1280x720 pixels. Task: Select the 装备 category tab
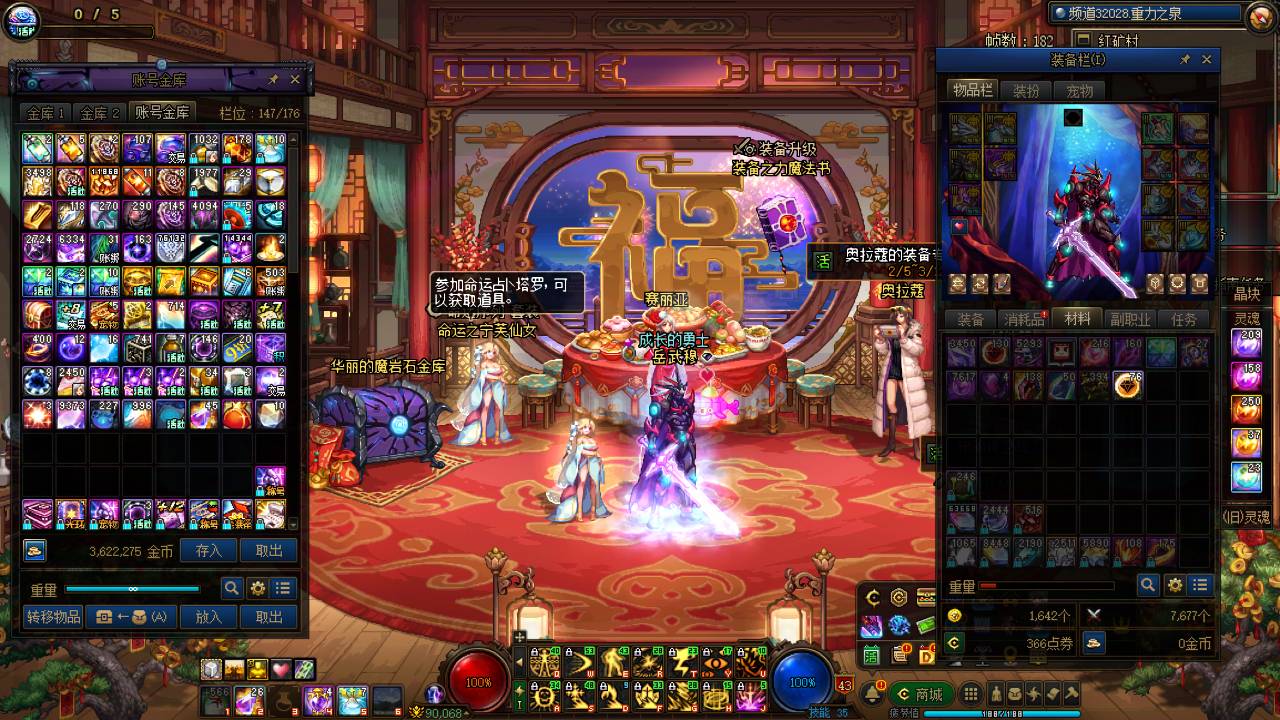pyautogui.click(x=970, y=319)
